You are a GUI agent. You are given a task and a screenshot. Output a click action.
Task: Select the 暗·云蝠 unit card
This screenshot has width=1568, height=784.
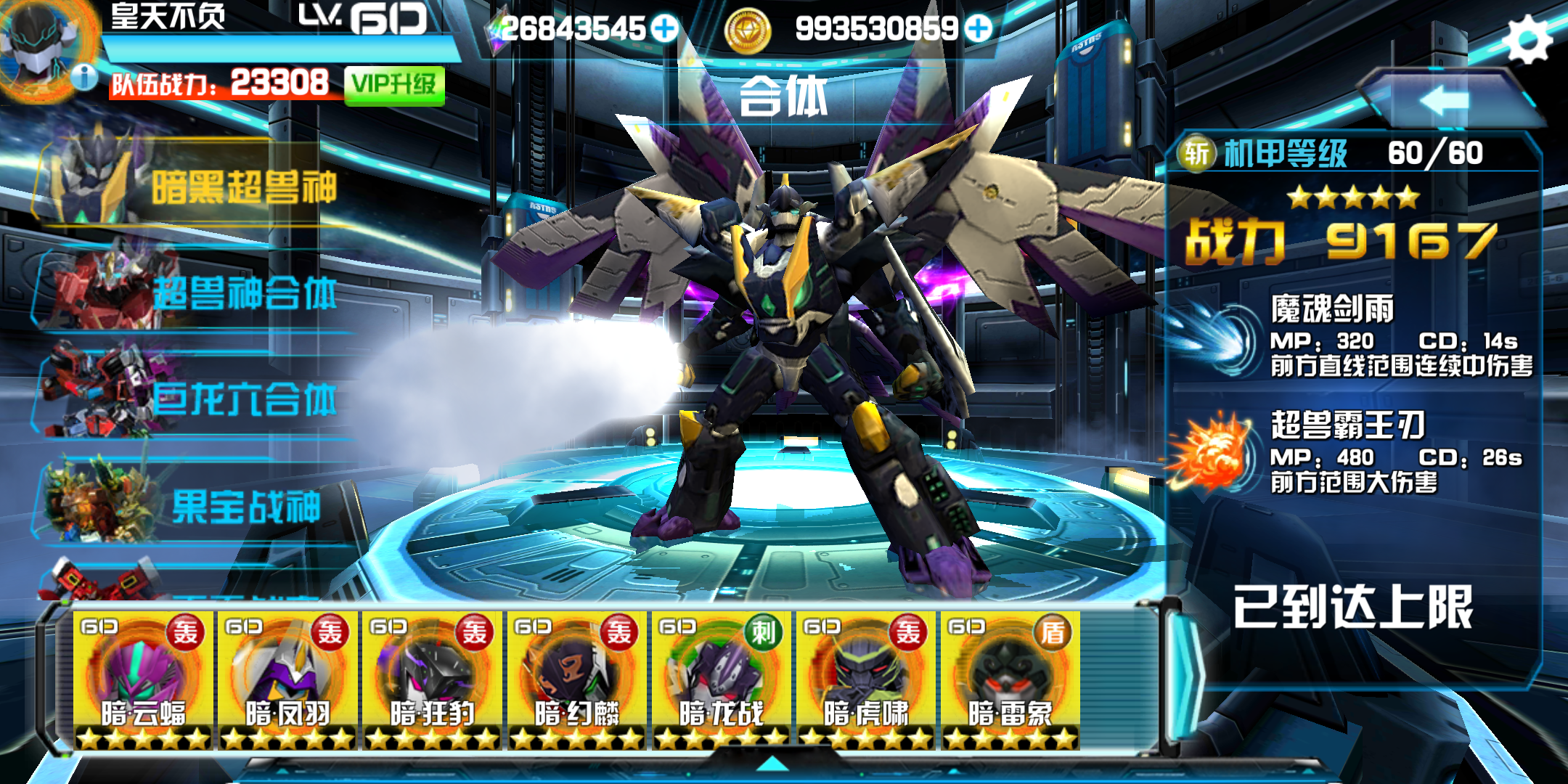(x=143, y=679)
